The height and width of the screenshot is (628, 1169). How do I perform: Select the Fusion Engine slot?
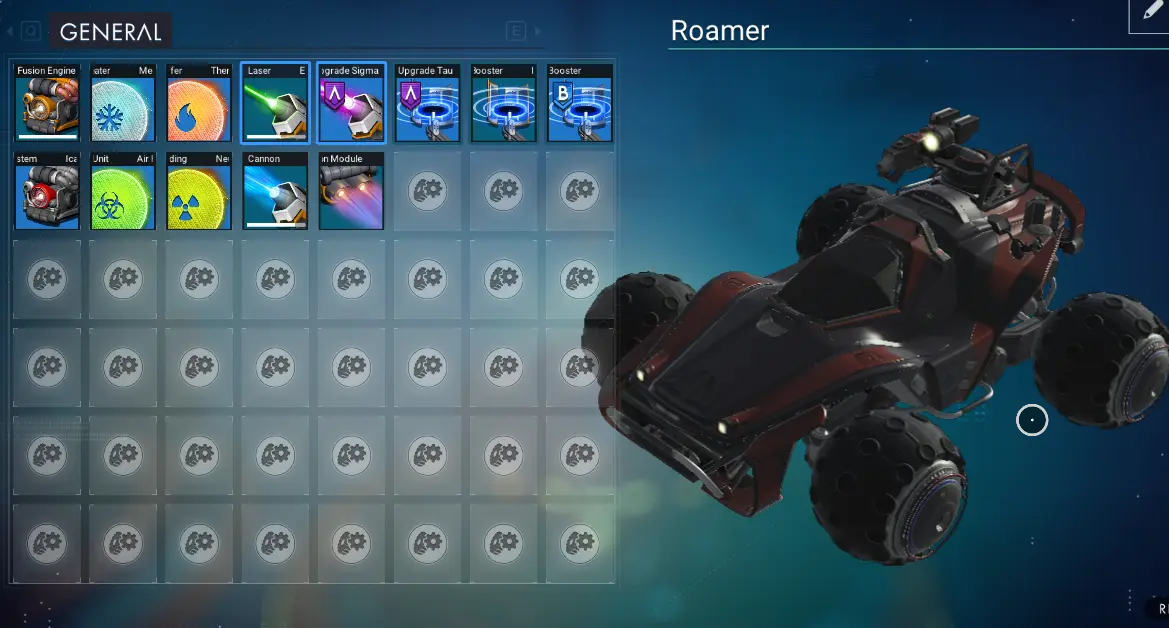tap(48, 104)
